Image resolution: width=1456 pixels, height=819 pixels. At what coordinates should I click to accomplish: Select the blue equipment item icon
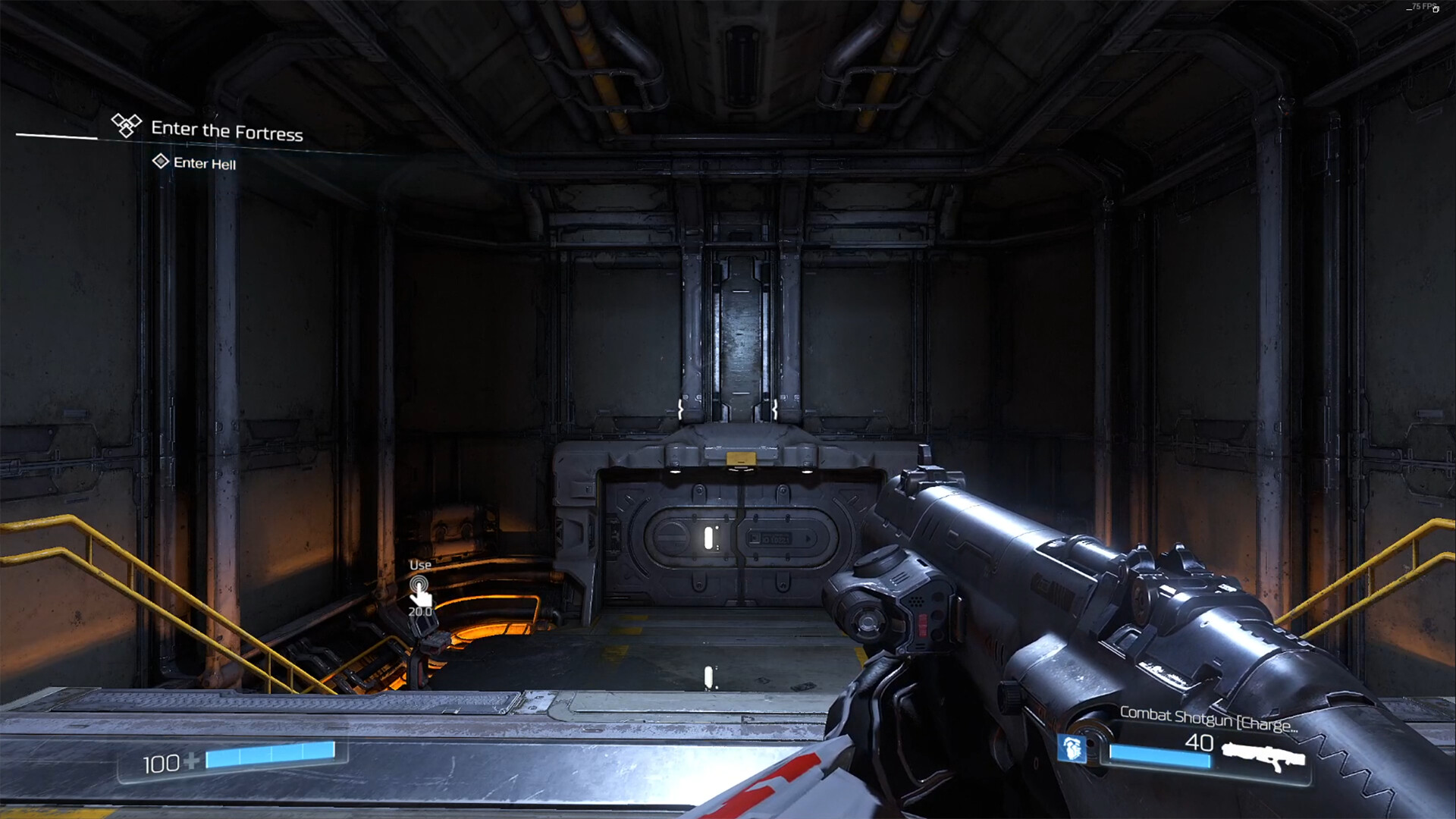[x=1072, y=748]
